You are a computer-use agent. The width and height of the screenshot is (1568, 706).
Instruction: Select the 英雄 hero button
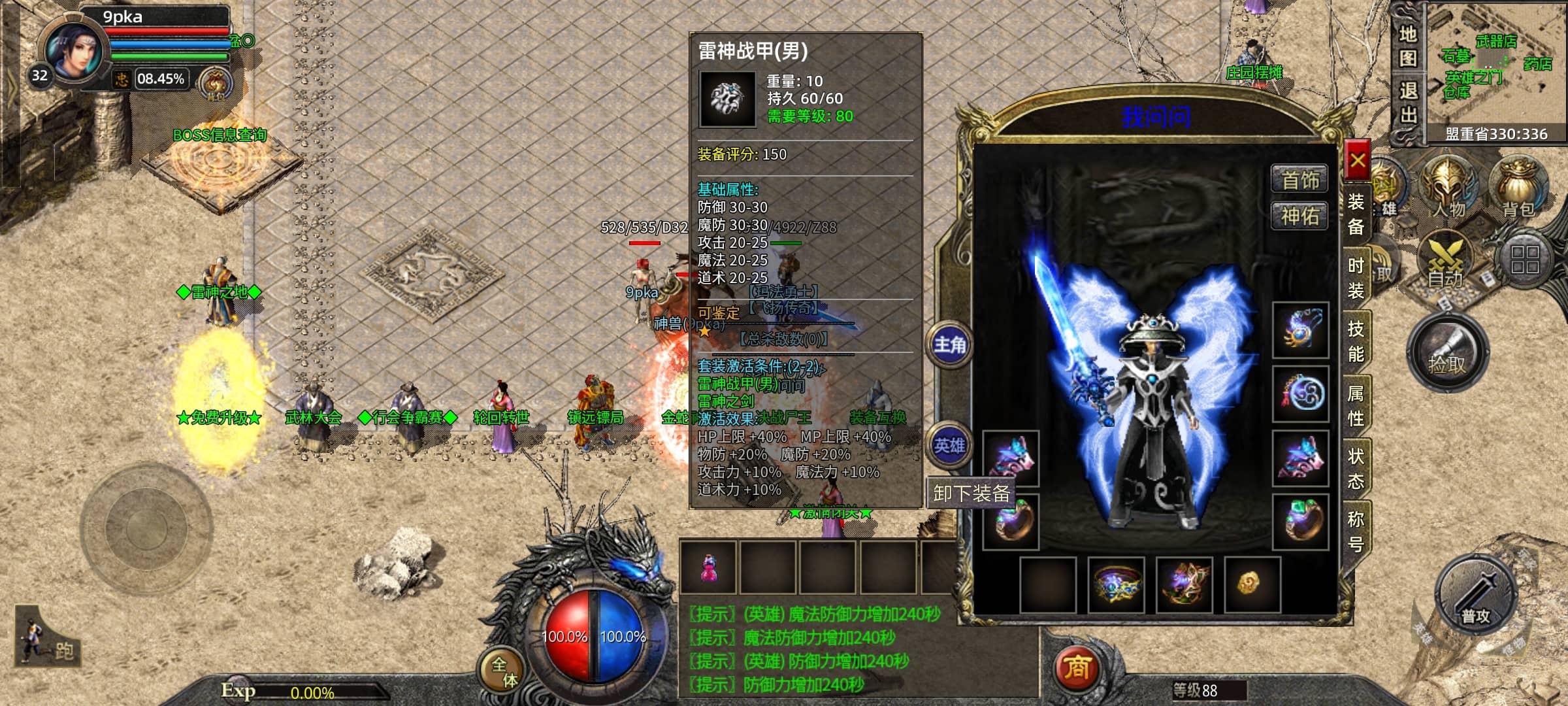(x=949, y=446)
